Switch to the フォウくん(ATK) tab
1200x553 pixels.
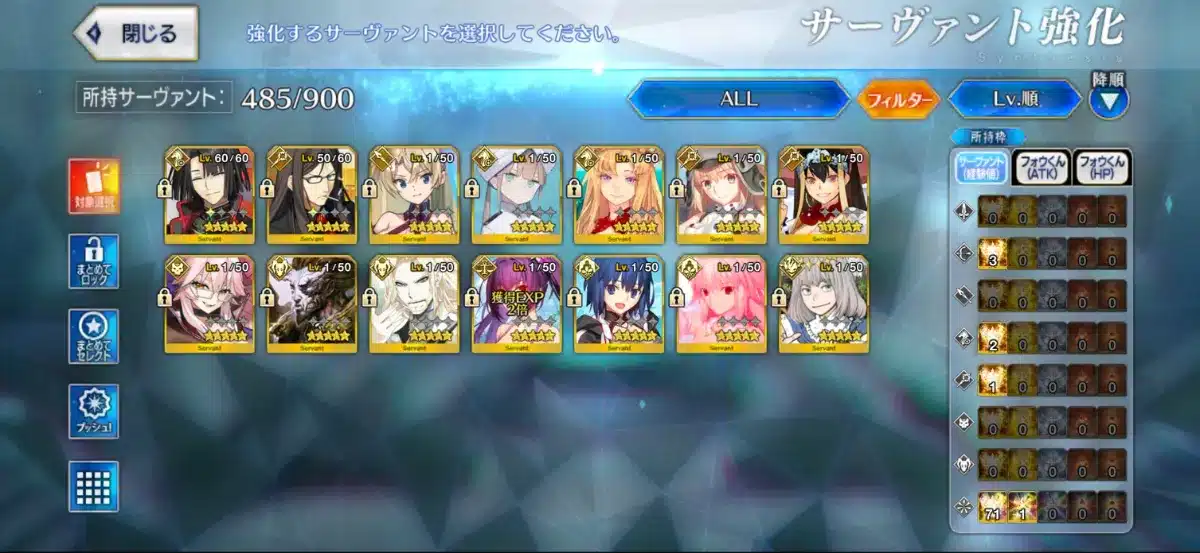(x=1040, y=168)
